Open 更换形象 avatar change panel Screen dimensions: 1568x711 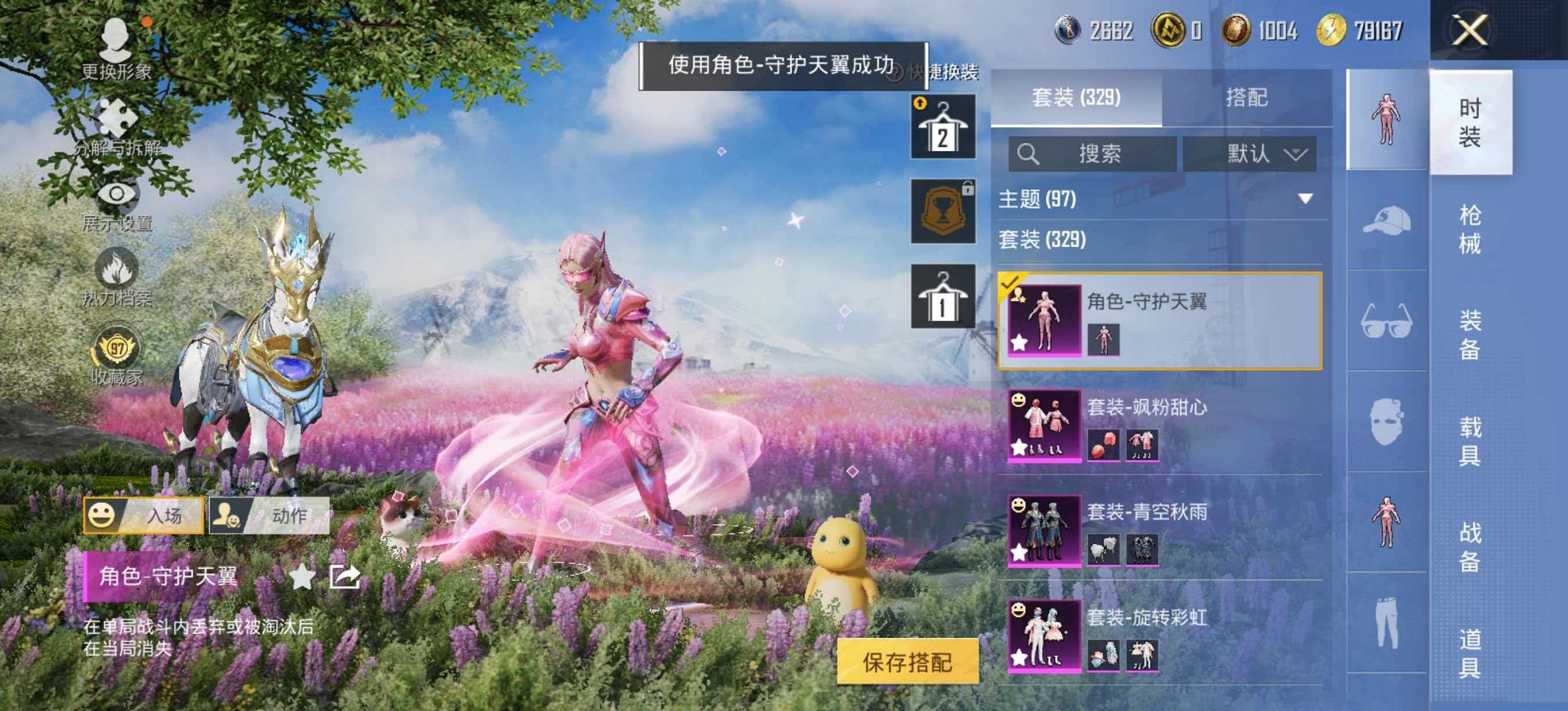pyautogui.click(x=115, y=38)
